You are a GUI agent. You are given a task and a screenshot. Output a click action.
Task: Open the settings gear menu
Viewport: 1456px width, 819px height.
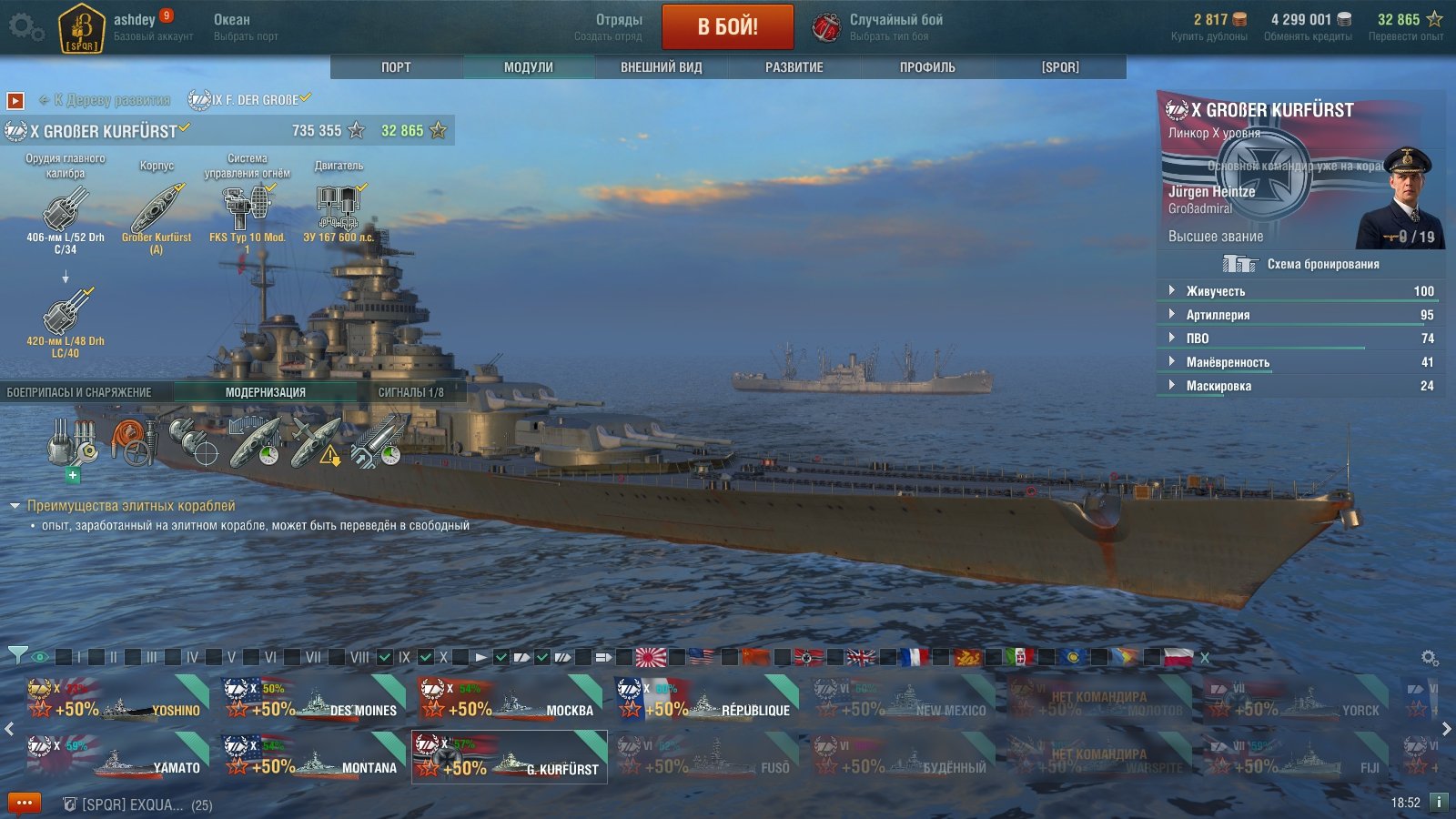tap(25, 27)
